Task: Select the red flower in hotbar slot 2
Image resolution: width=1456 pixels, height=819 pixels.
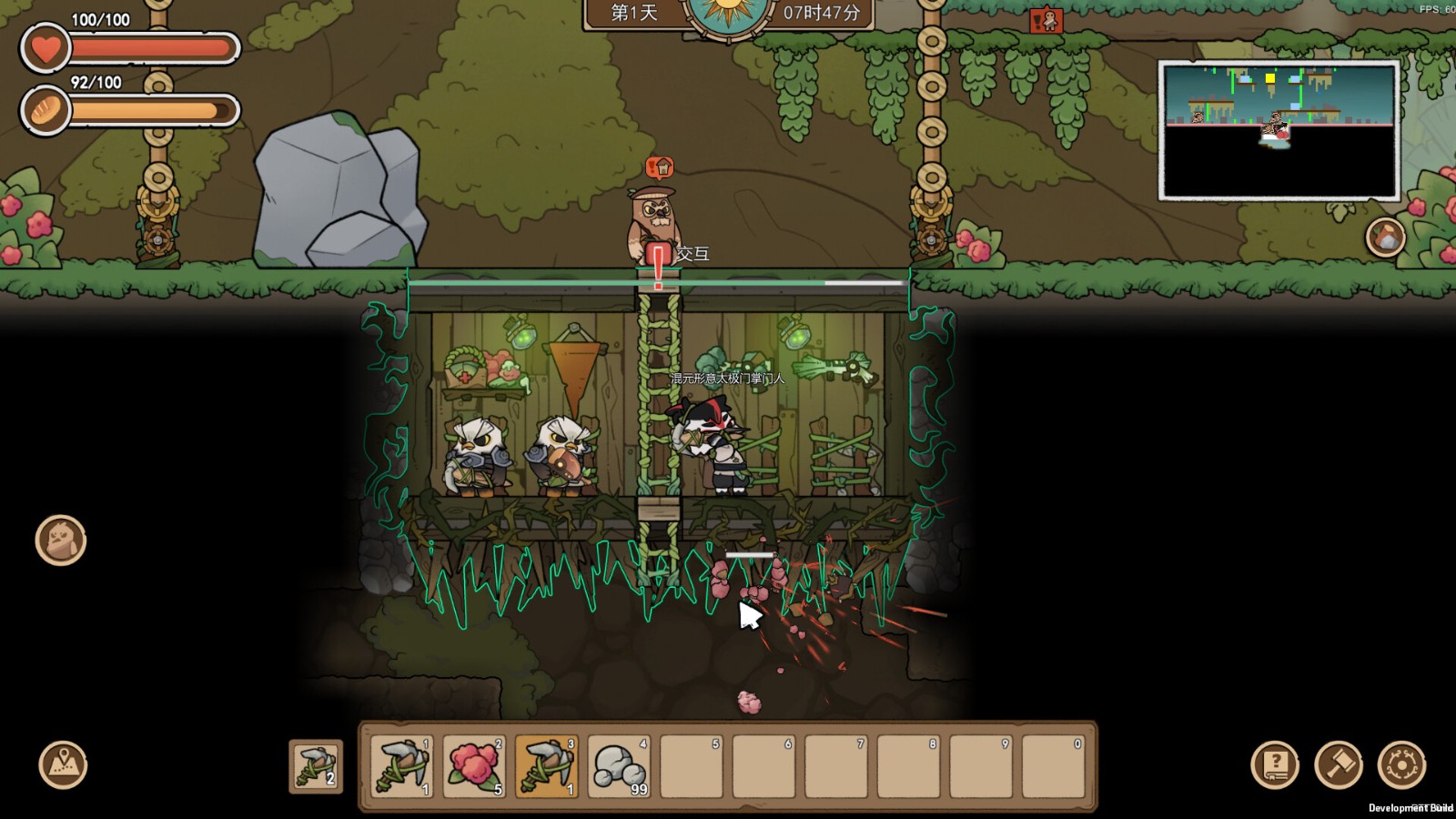Action: 473,766
